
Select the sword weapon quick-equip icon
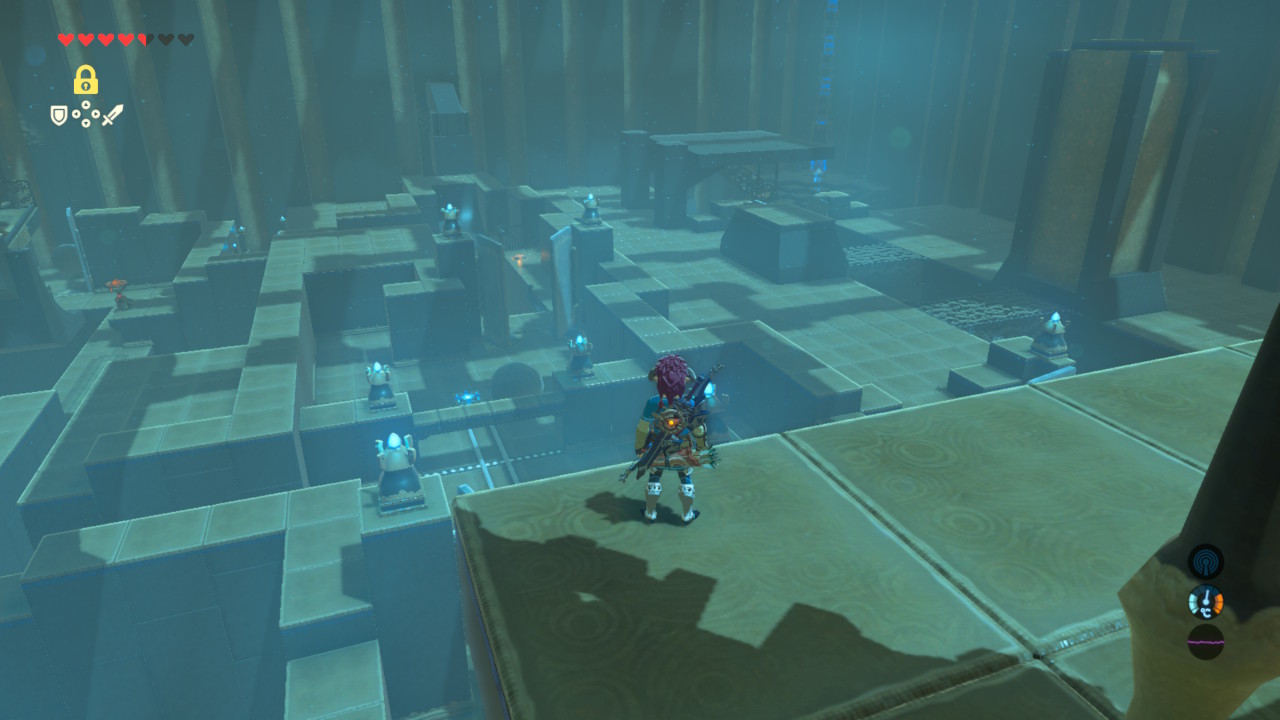[112, 115]
